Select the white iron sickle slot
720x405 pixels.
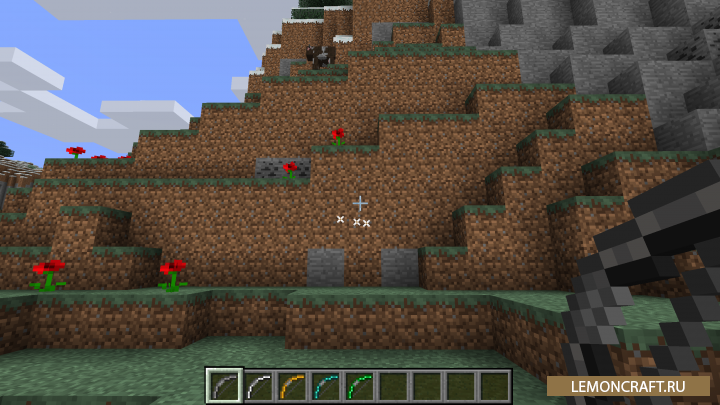257,385
